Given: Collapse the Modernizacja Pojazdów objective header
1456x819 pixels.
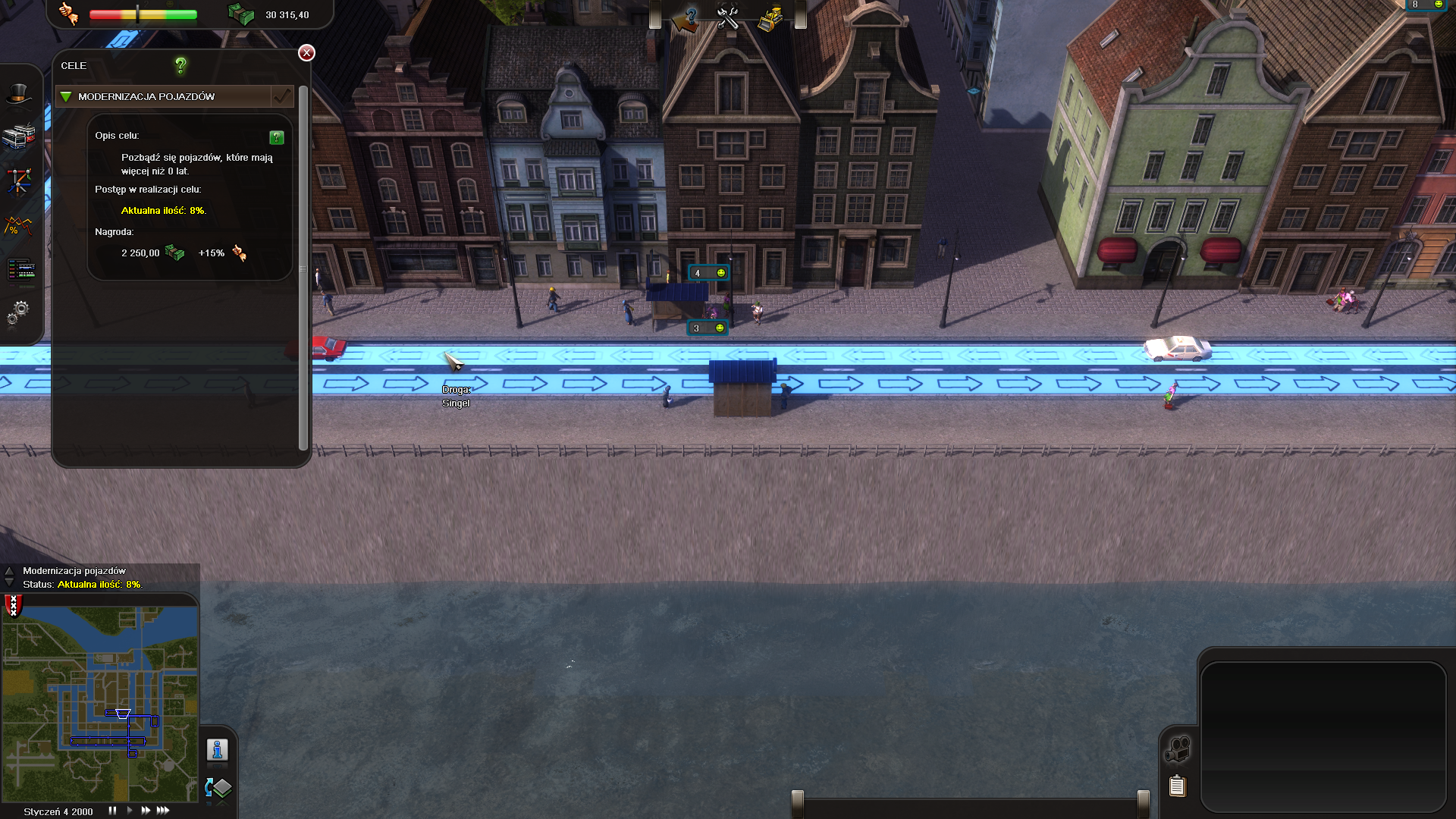Looking at the screenshot, I should coord(66,97).
